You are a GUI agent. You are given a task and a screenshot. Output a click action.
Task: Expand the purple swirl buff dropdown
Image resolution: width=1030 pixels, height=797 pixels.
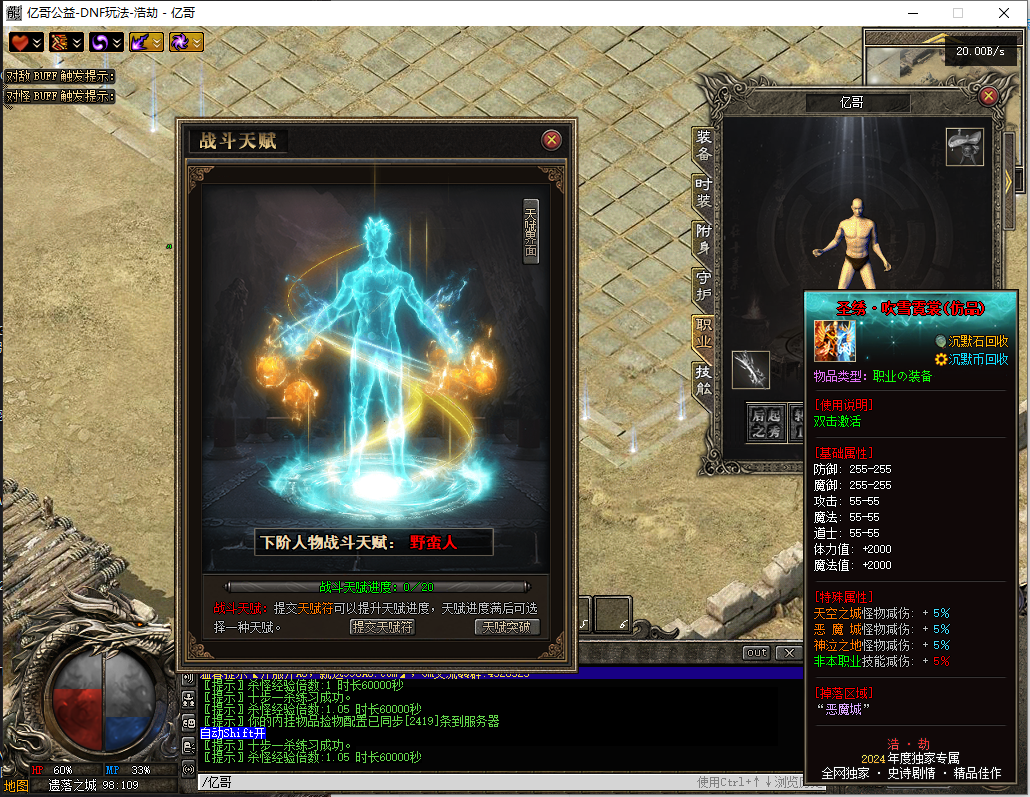click(x=117, y=42)
